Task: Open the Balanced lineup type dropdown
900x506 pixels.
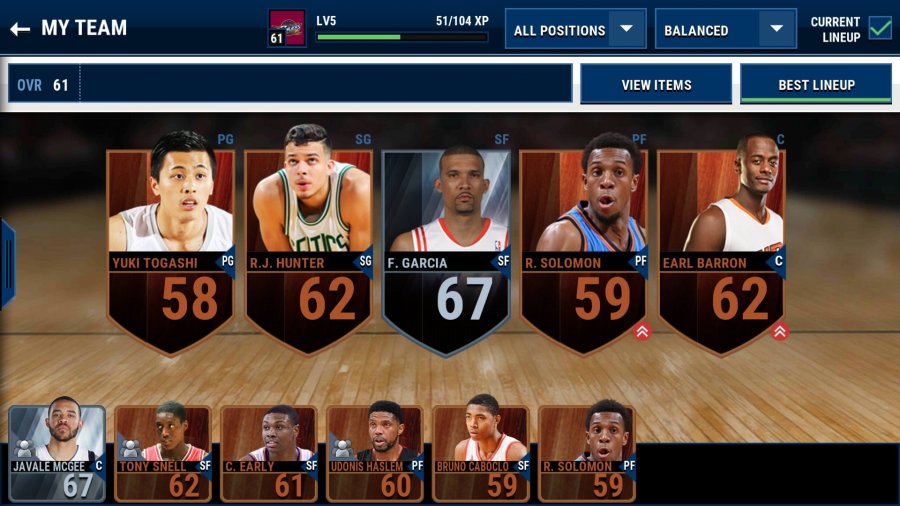Action: pyautogui.click(x=725, y=29)
